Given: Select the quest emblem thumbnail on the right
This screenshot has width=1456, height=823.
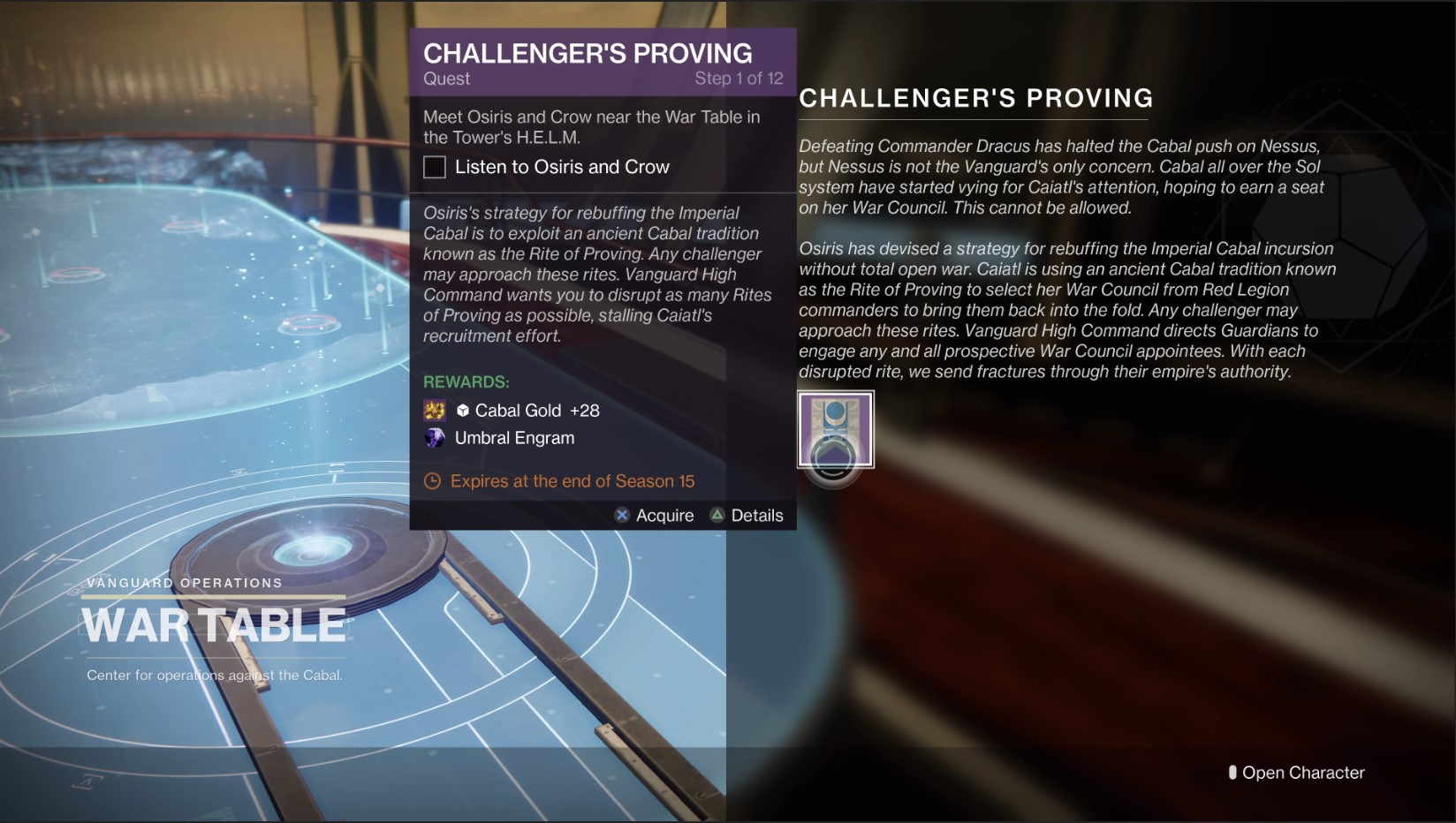Looking at the screenshot, I should tap(834, 429).
